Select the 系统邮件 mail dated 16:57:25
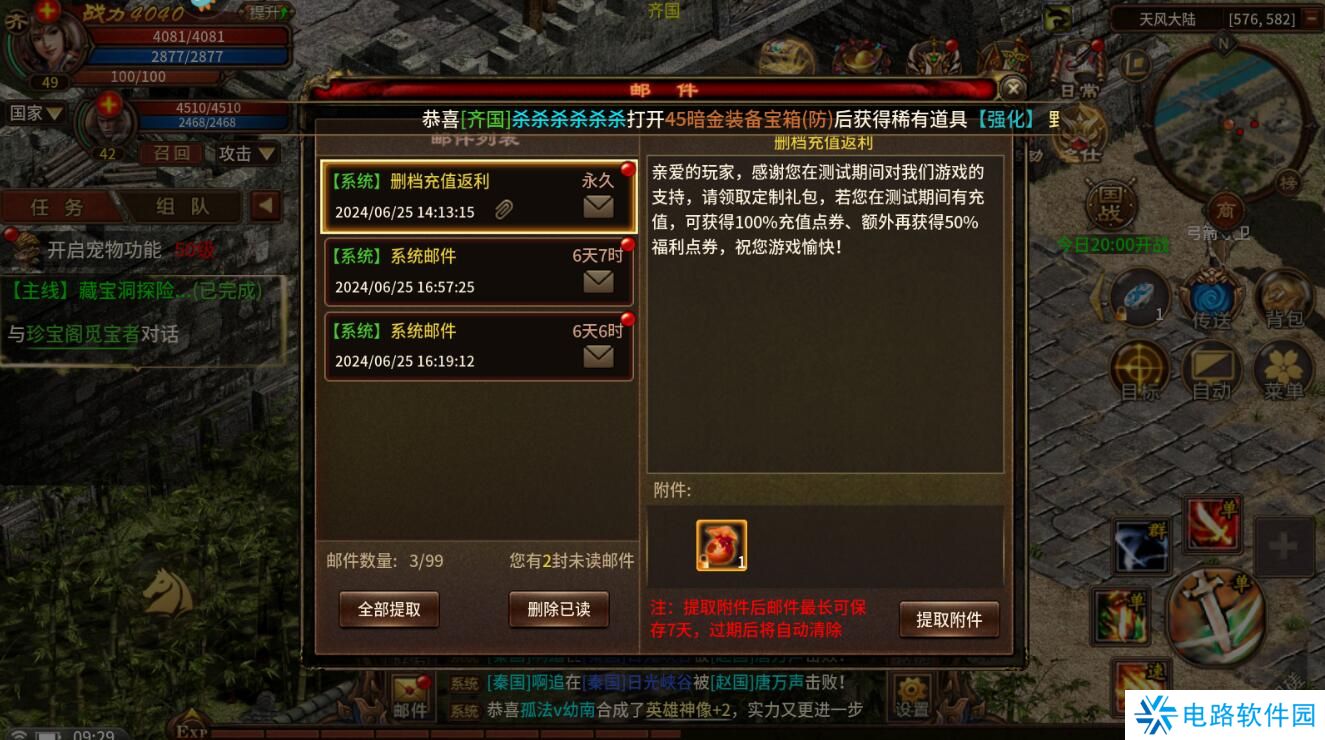The width and height of the screenshot is (1325, 740). point(478,271)
